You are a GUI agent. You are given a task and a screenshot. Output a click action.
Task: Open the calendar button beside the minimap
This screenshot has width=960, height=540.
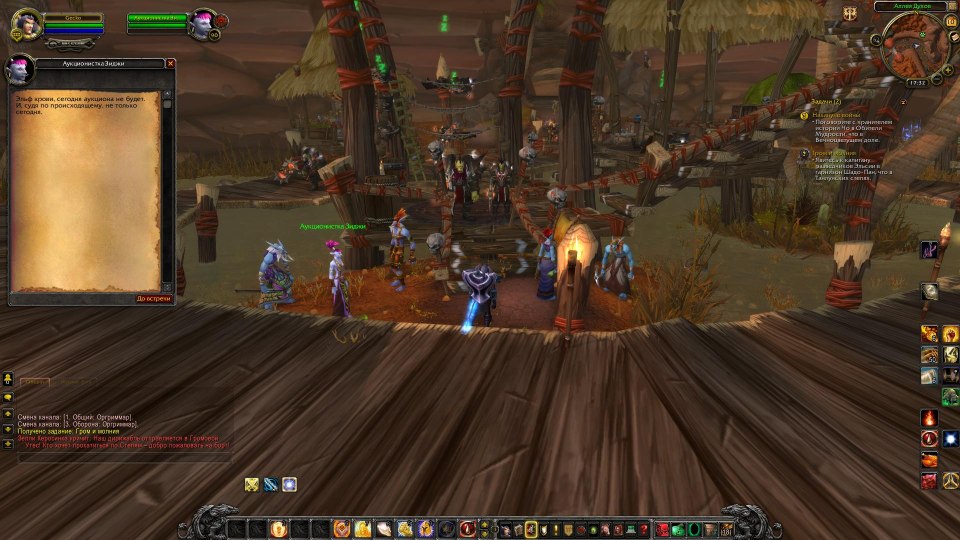click(950, 20)
